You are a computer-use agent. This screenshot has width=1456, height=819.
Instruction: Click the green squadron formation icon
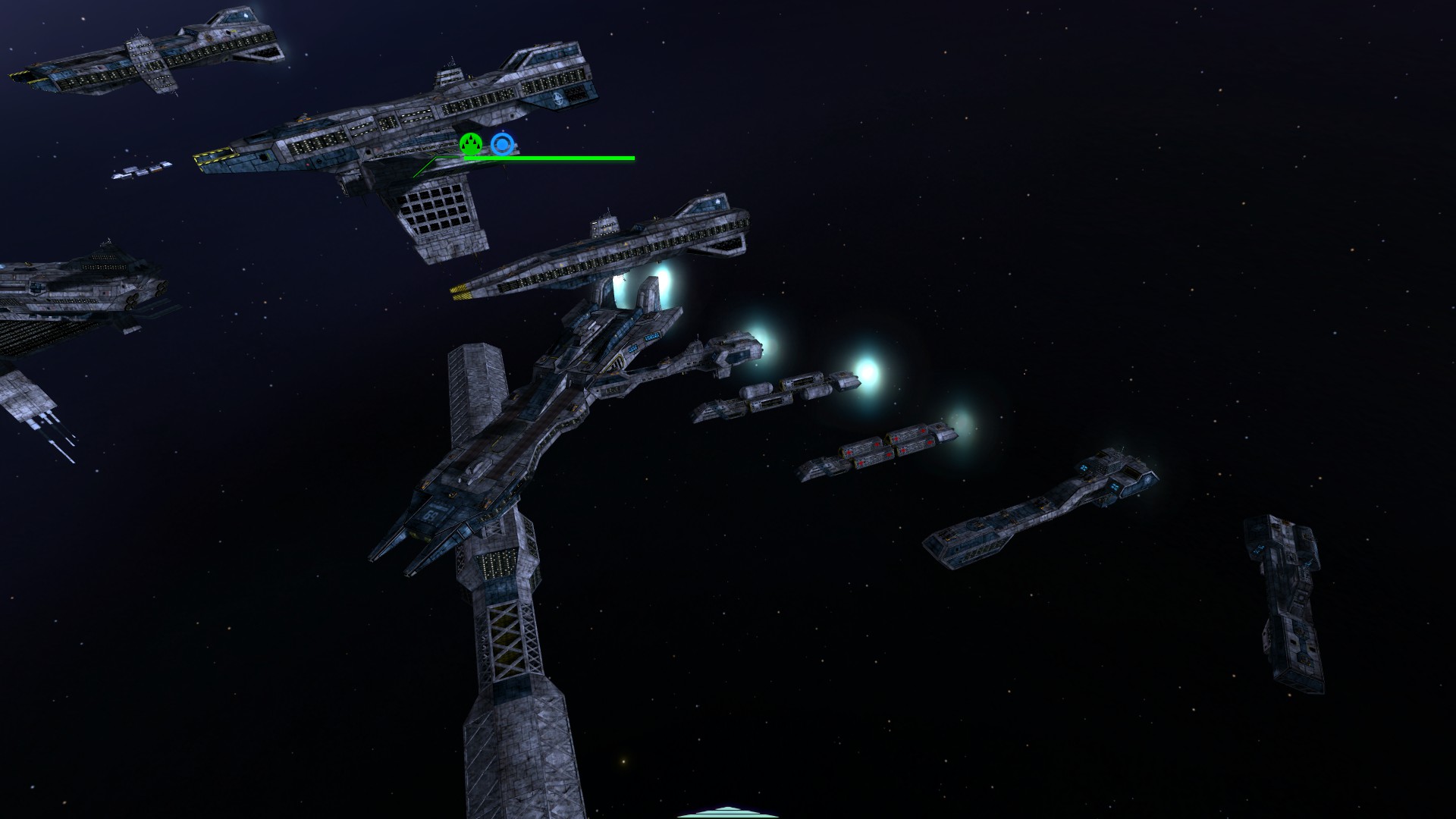471,143
